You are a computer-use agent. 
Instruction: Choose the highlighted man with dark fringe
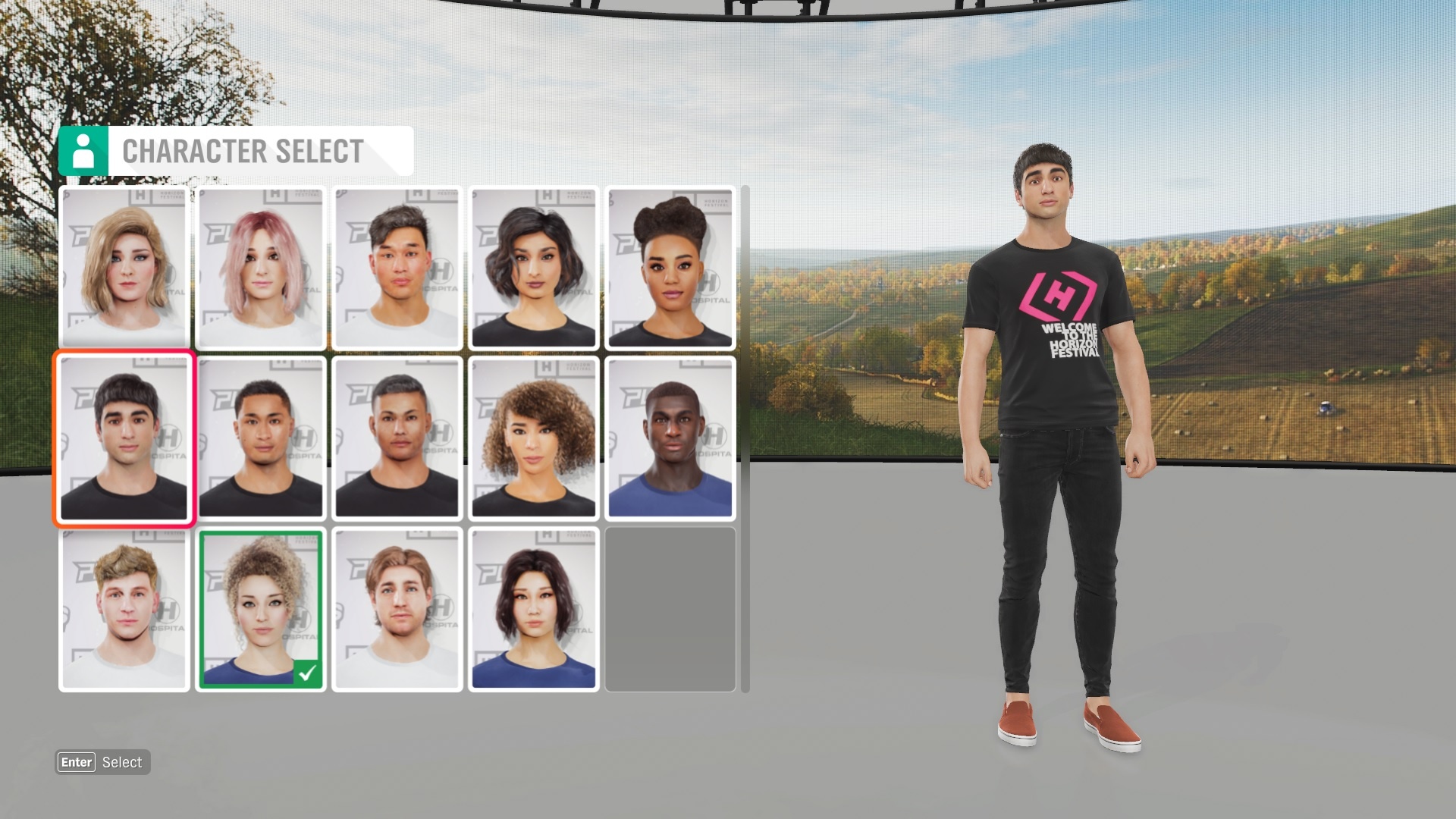(x=124, y=439)
